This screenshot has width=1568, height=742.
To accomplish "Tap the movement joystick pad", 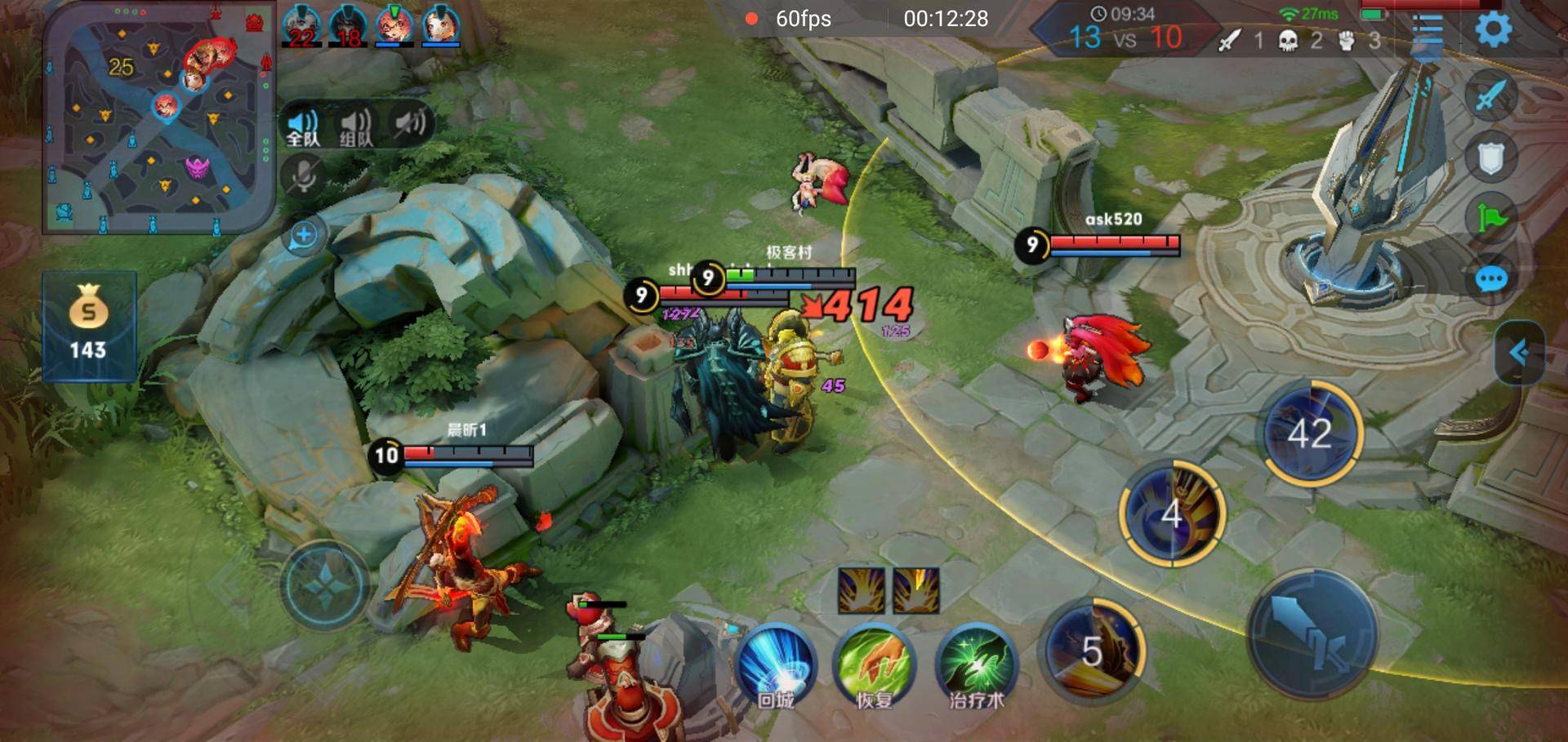I will coord(324,584).
